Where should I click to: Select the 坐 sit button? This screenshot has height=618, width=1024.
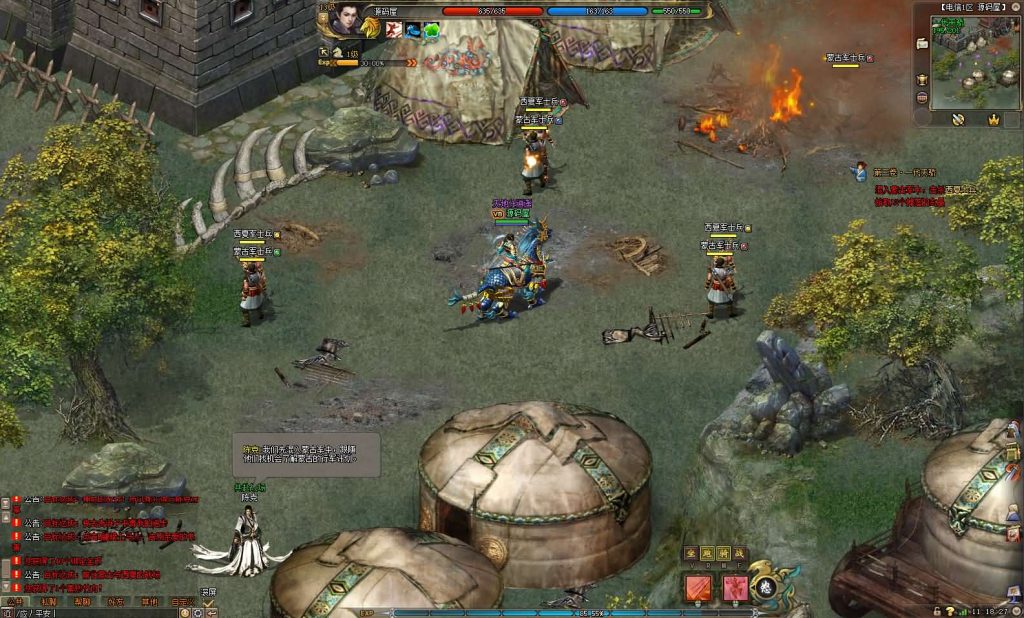[x=690, y=553]
